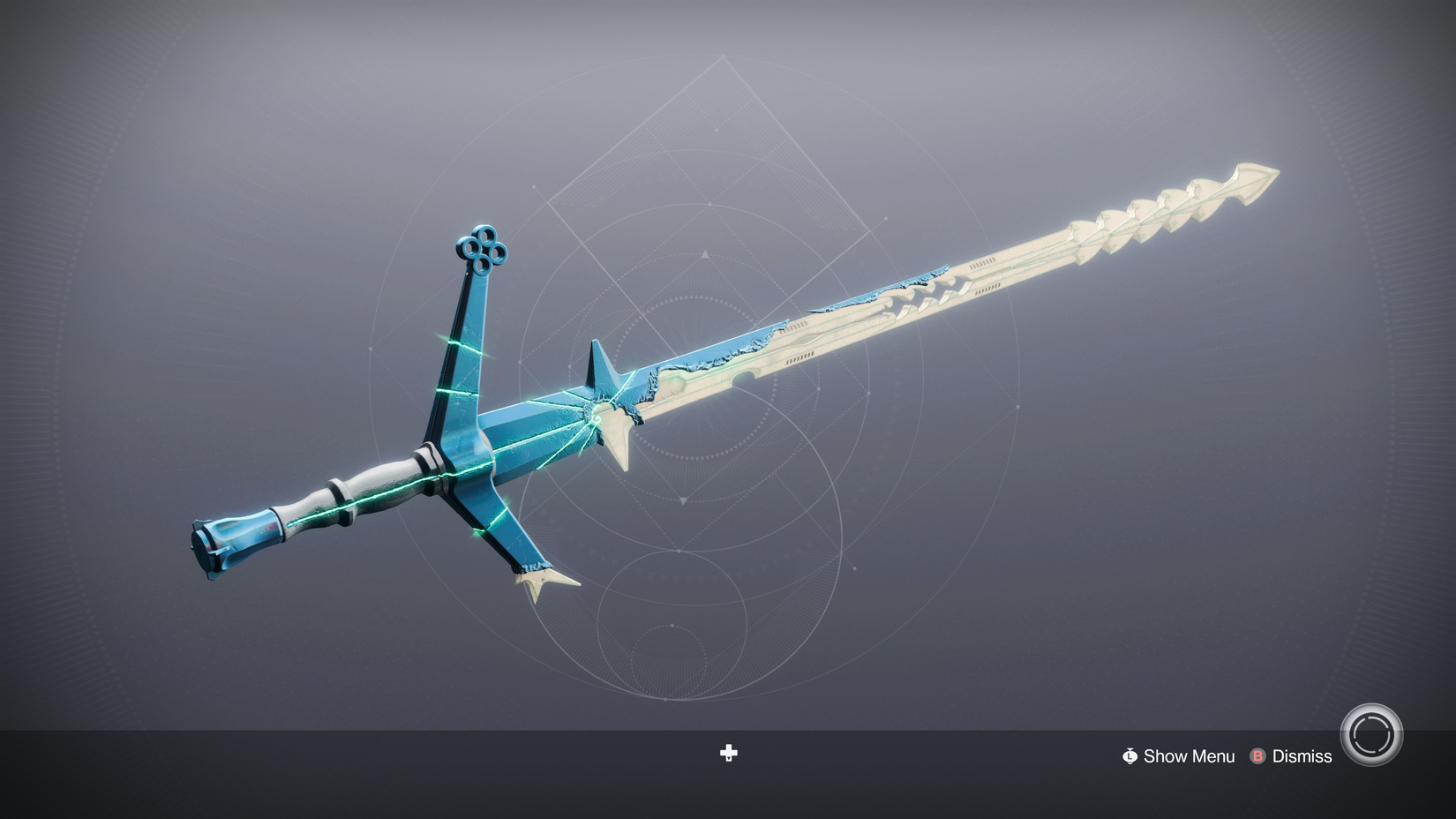Toggle the Dismiss control
This screenshot has width=1456, height=819.
1302,756
